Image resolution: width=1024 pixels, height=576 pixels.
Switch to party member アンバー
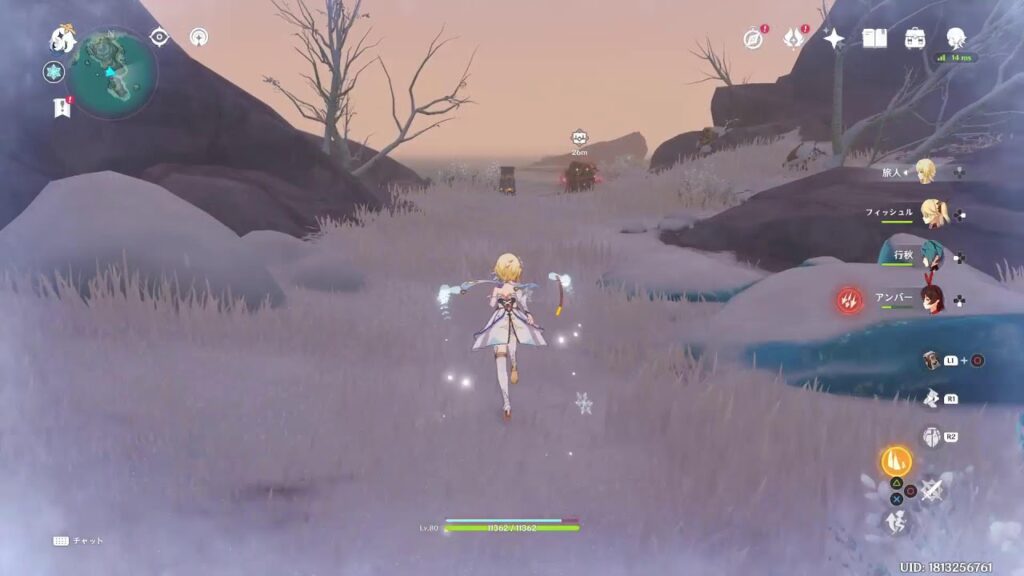click(x=932, y=298)
